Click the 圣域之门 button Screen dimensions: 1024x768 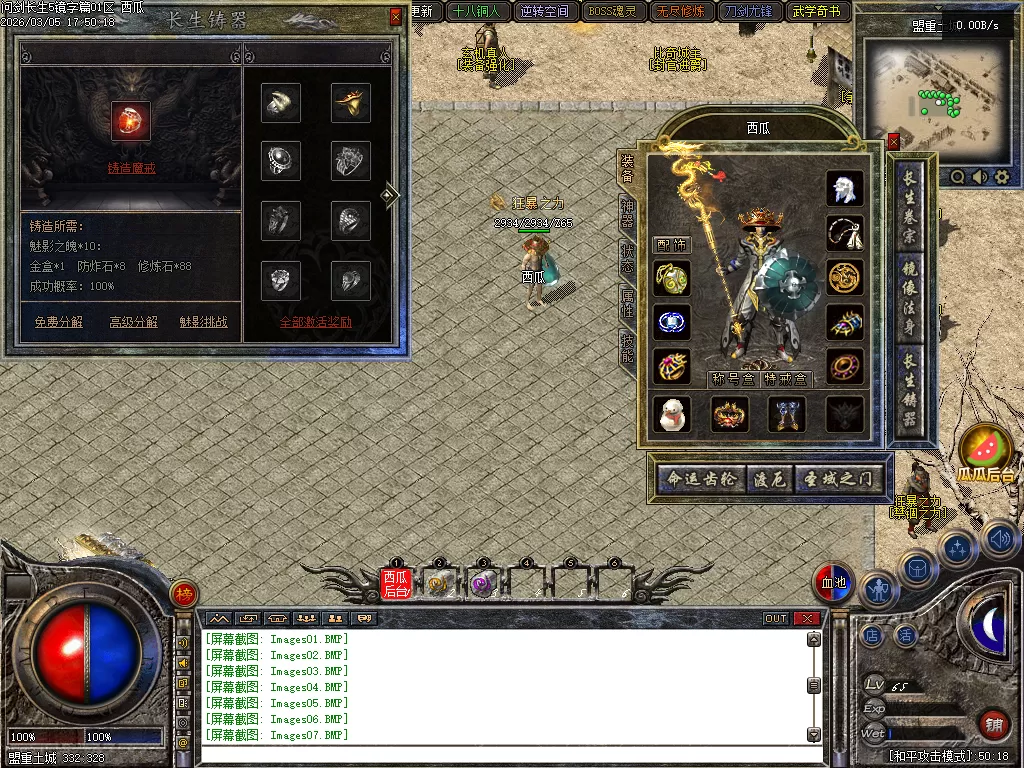(838, 479)
